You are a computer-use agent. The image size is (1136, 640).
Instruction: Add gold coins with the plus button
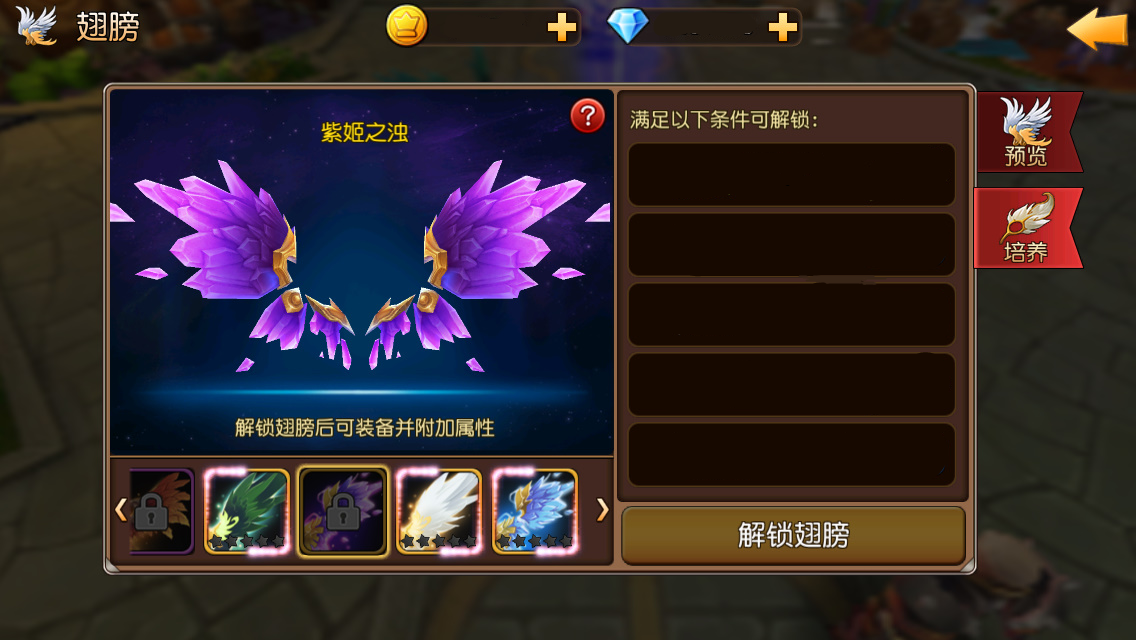pyautogui.click(x=562, y=29)
